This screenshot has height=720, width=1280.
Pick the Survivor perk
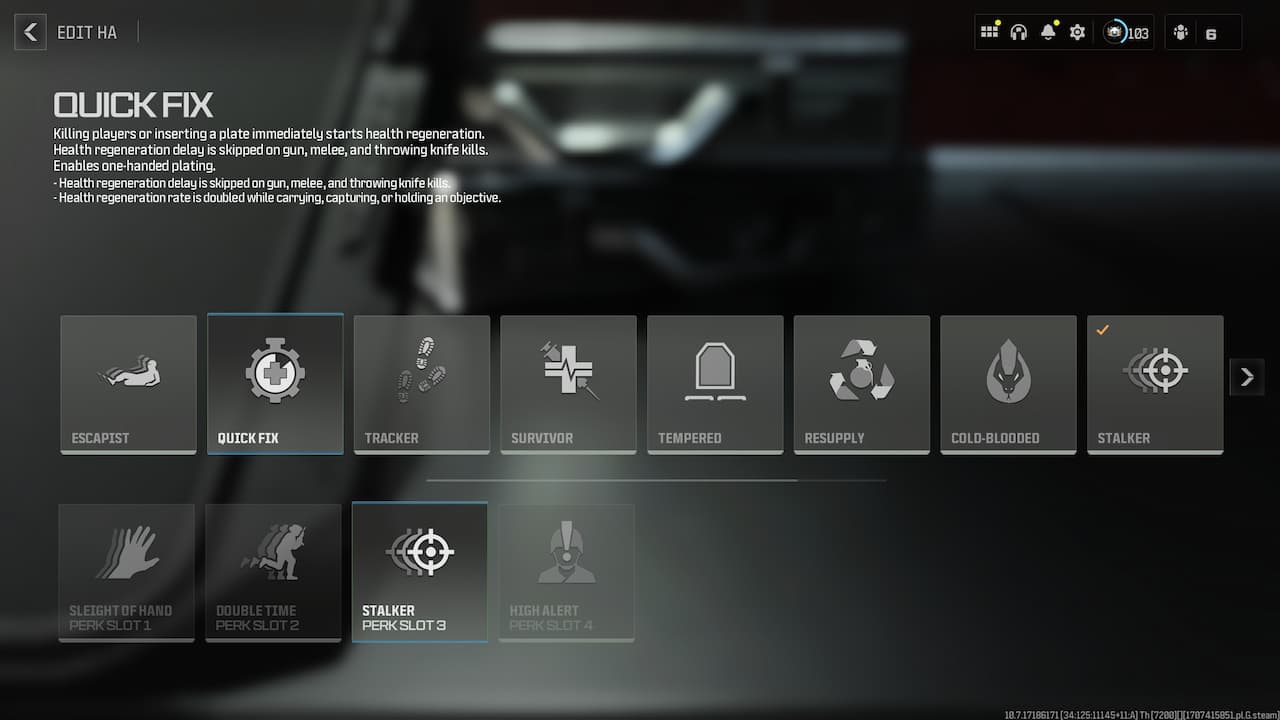[568, 383]
